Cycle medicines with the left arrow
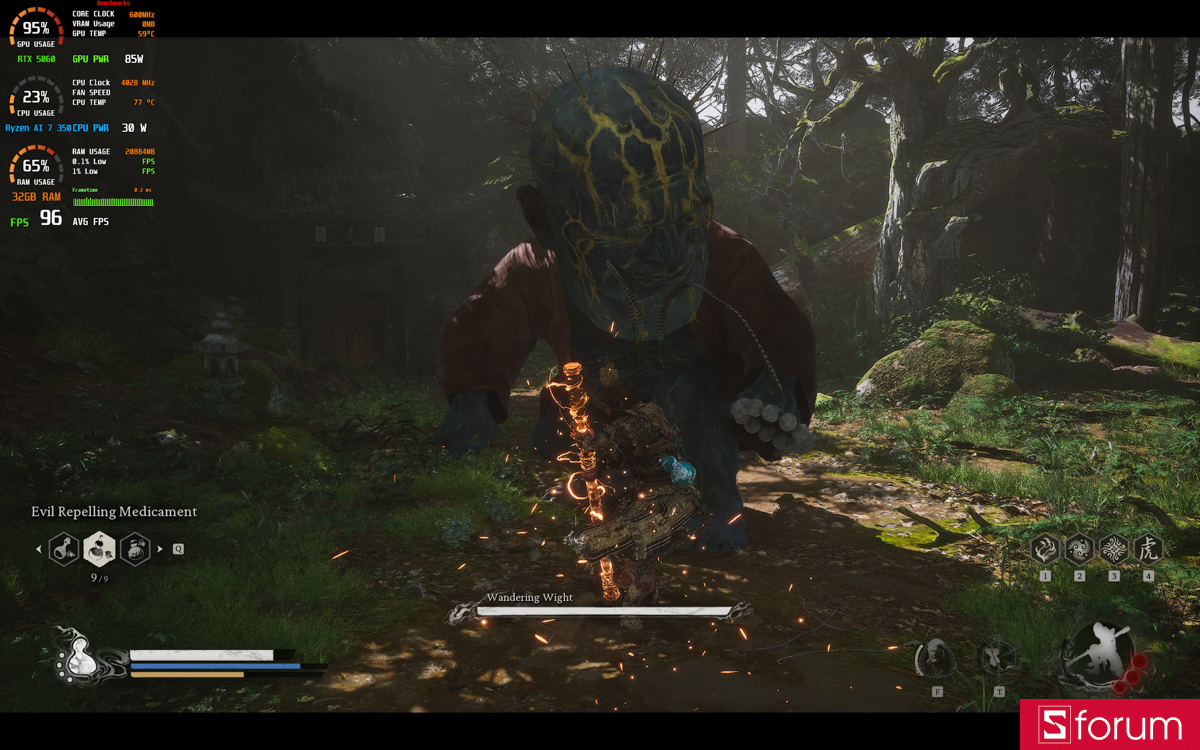 39,549
